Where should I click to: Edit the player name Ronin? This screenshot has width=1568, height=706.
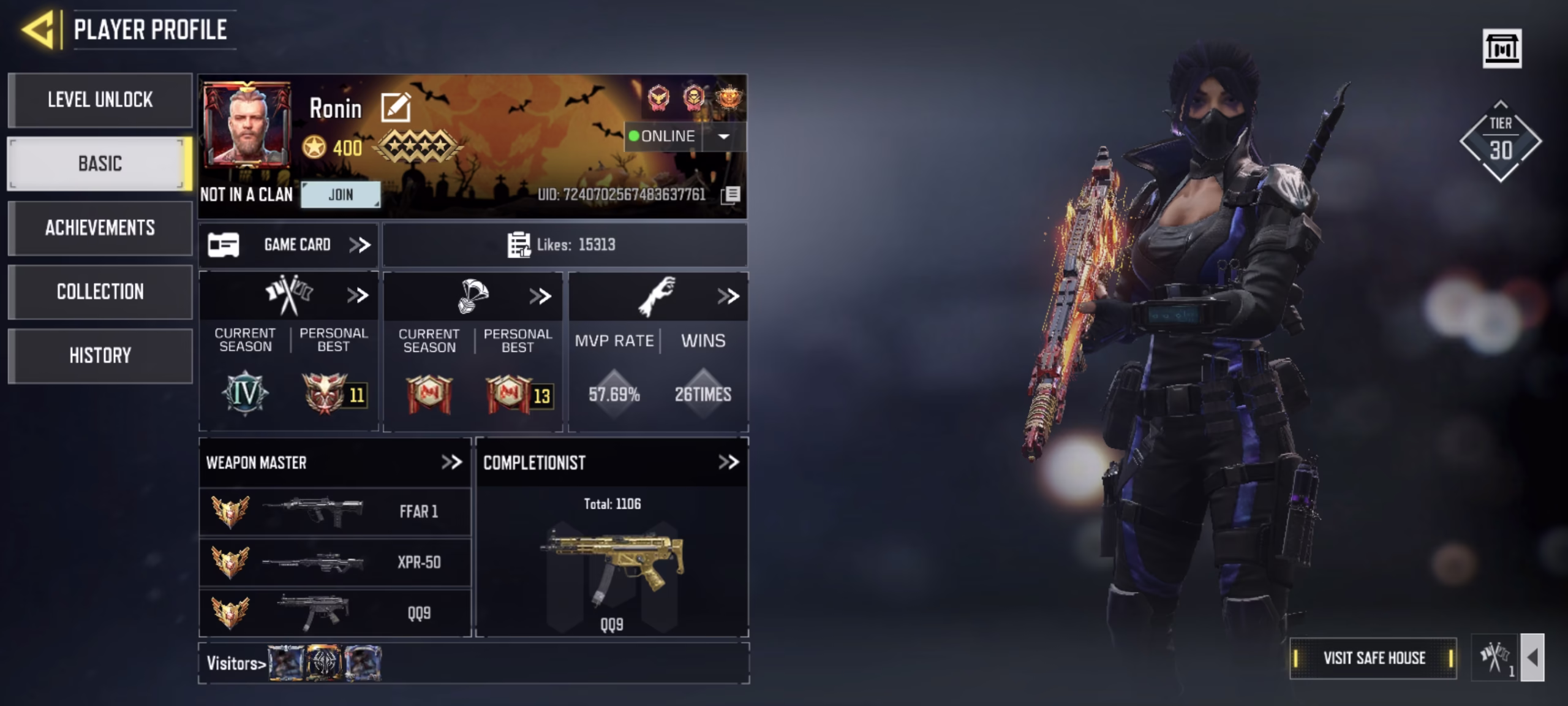click(x=396, y=107)
